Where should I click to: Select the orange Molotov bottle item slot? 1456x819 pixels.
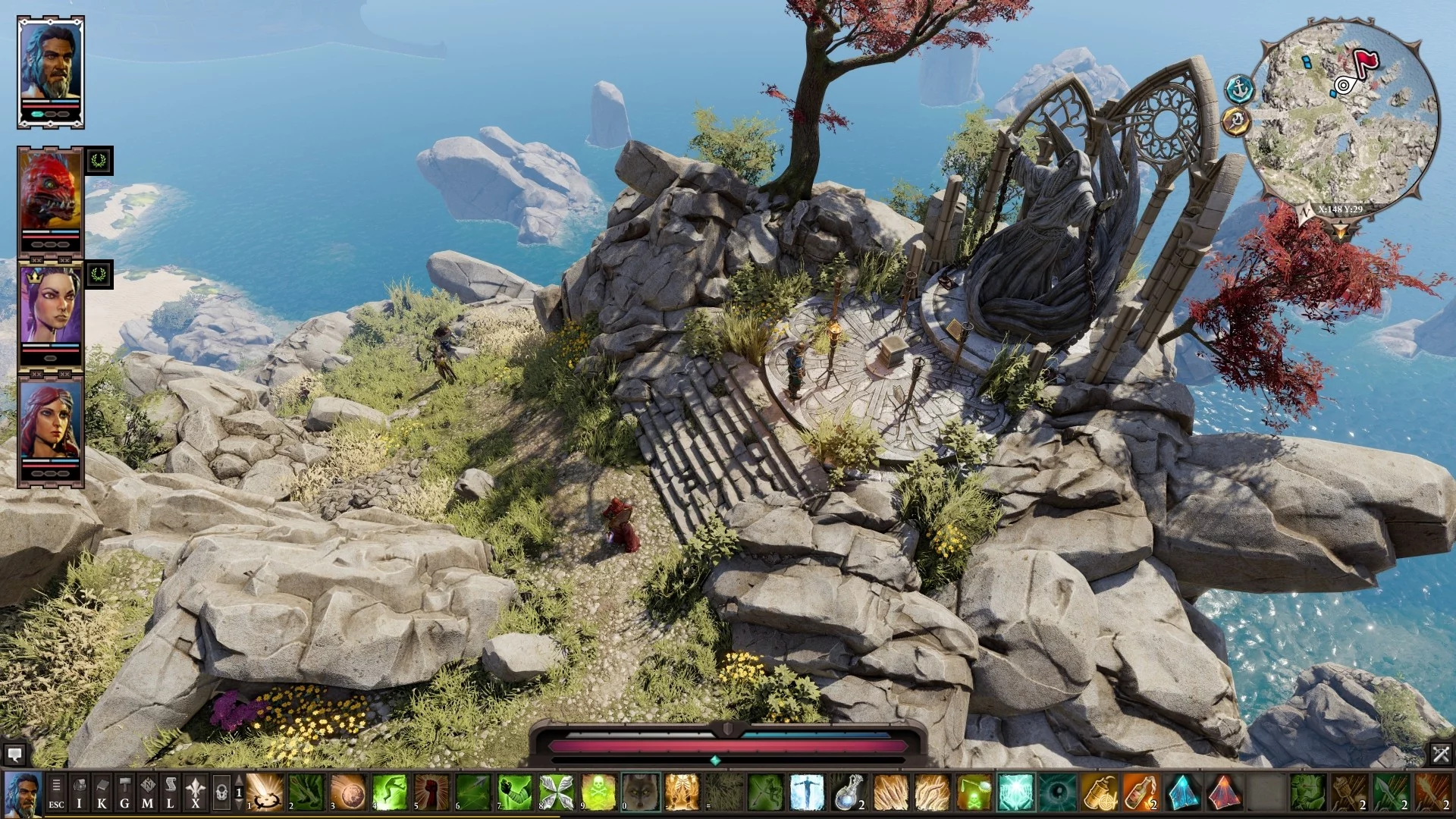click(1140, 792)
